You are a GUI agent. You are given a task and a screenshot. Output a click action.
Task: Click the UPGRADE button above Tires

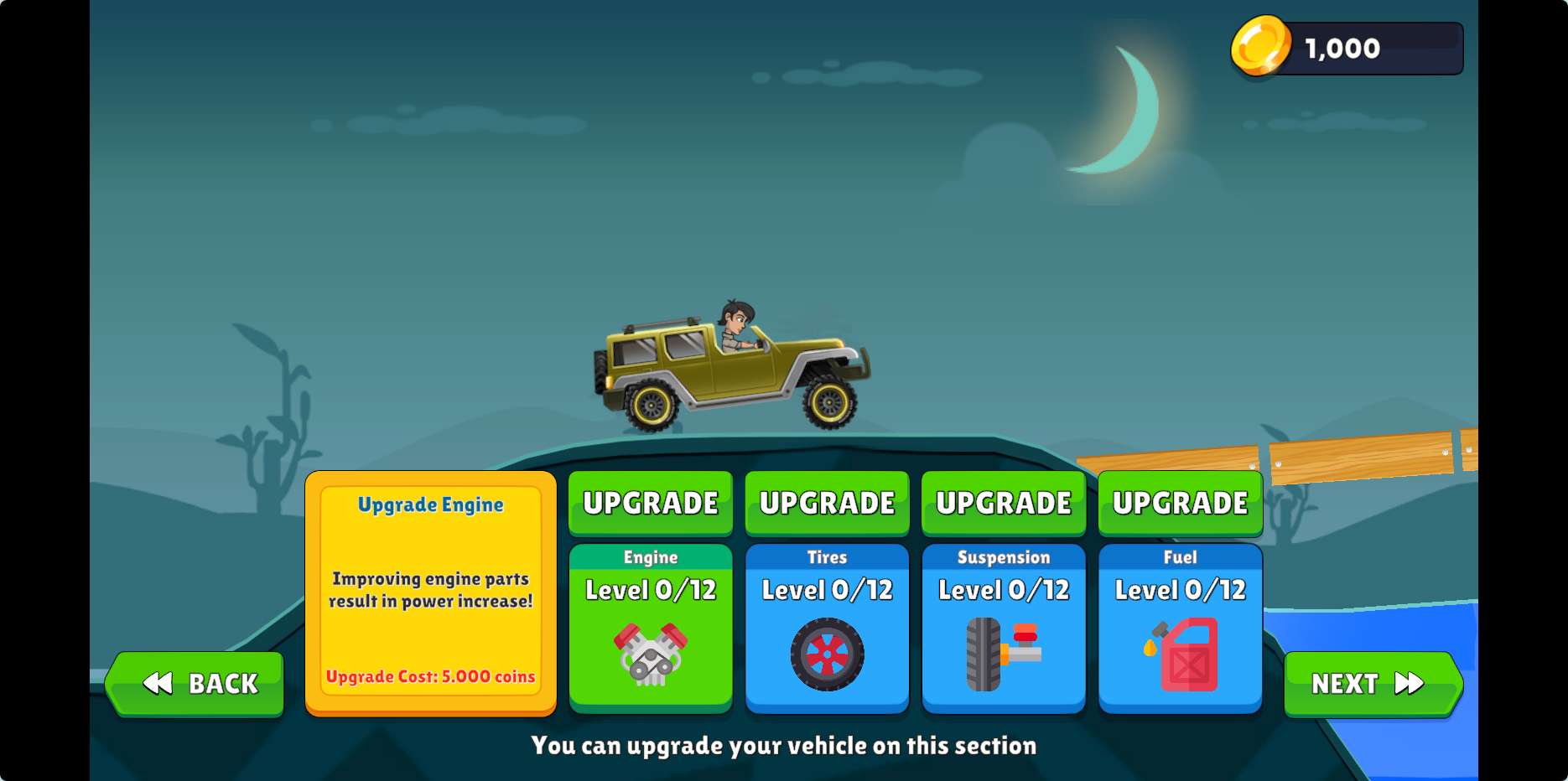827,503
